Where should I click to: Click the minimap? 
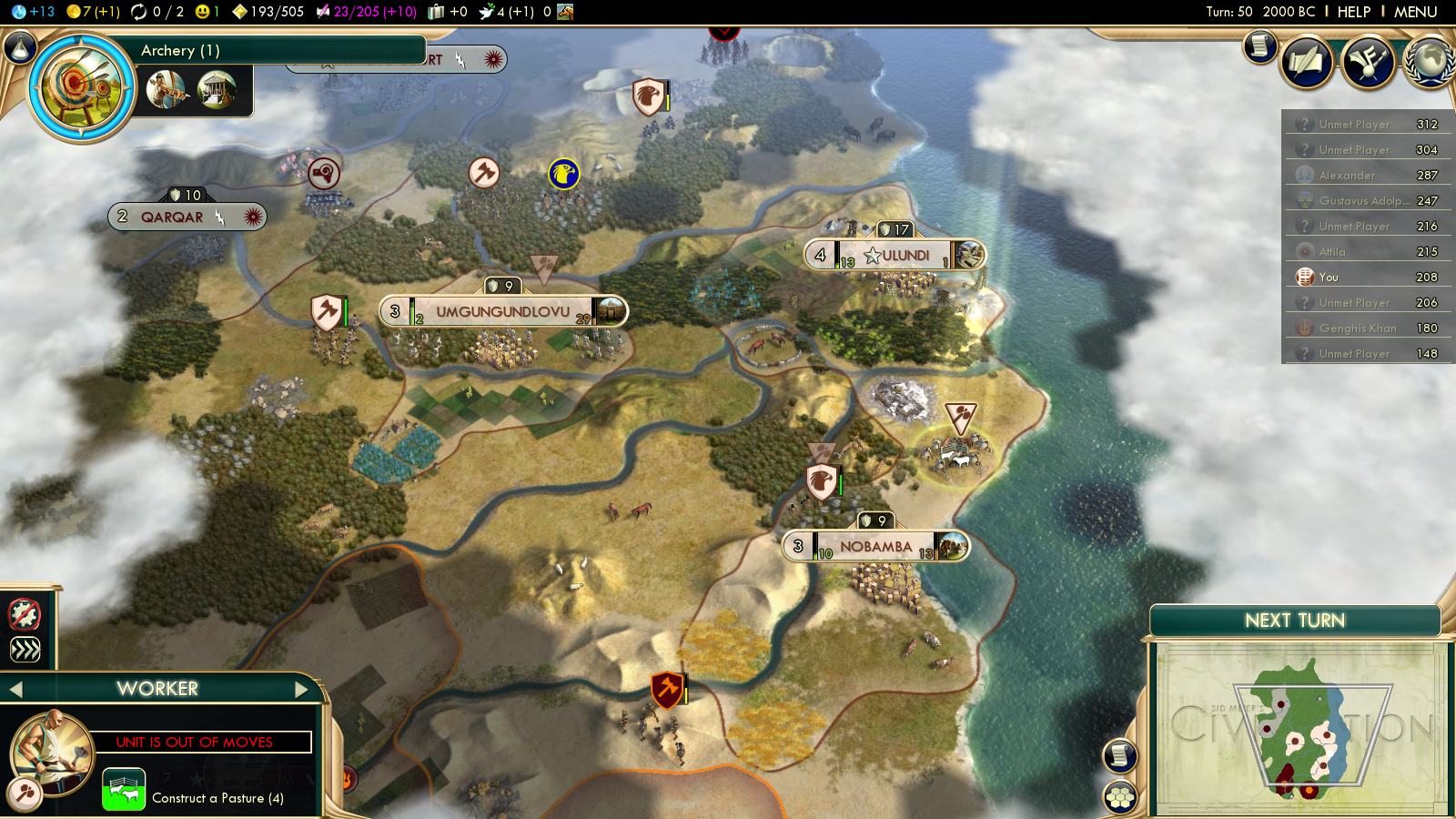(1297, 728)
